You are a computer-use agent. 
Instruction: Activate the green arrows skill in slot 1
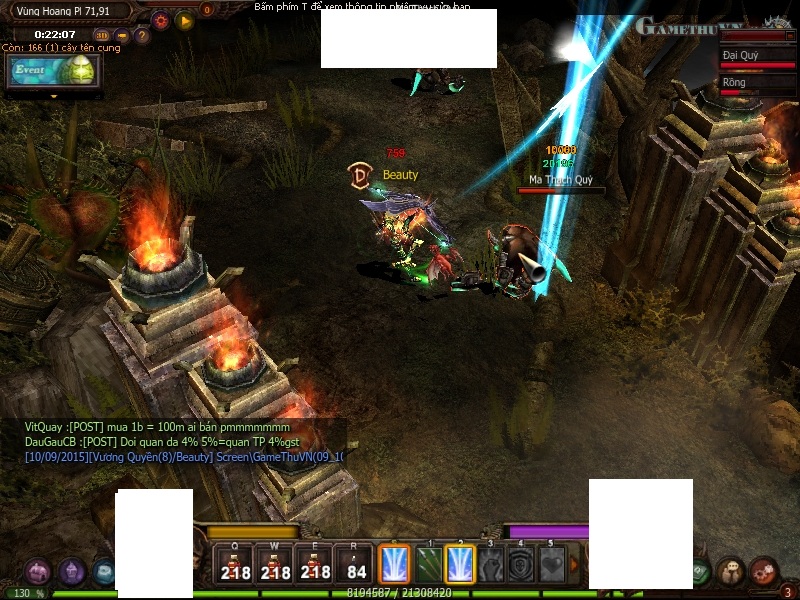[428, 565]
